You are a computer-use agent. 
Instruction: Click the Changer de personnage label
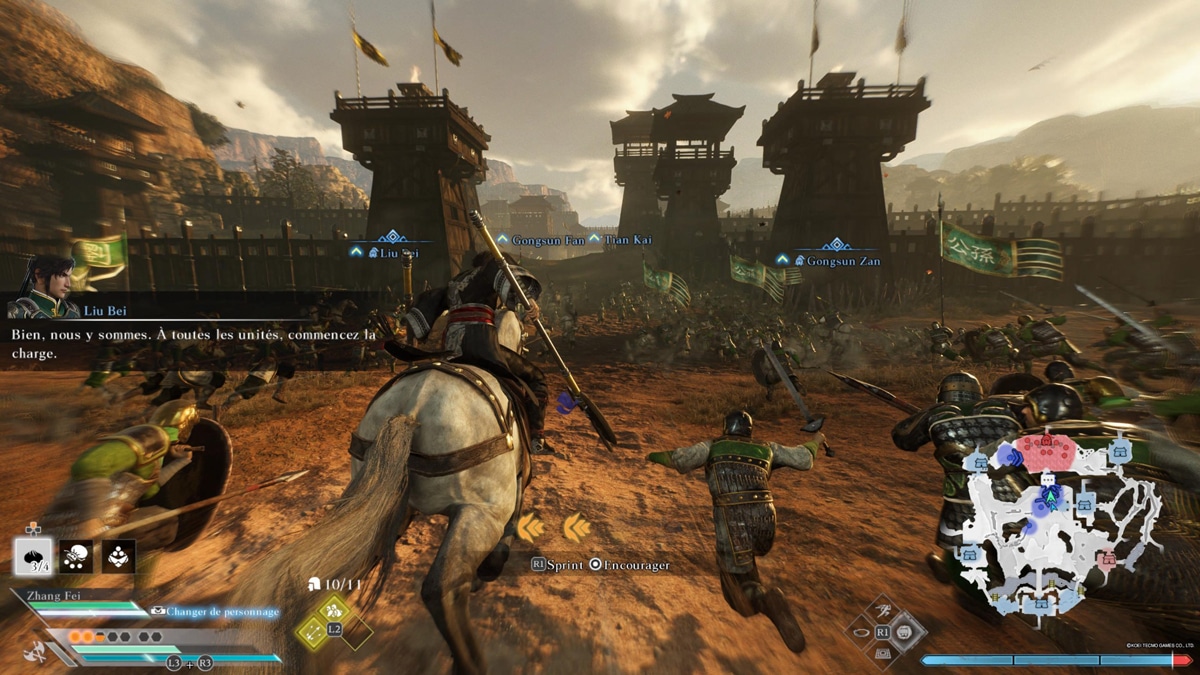click(222, 611)
